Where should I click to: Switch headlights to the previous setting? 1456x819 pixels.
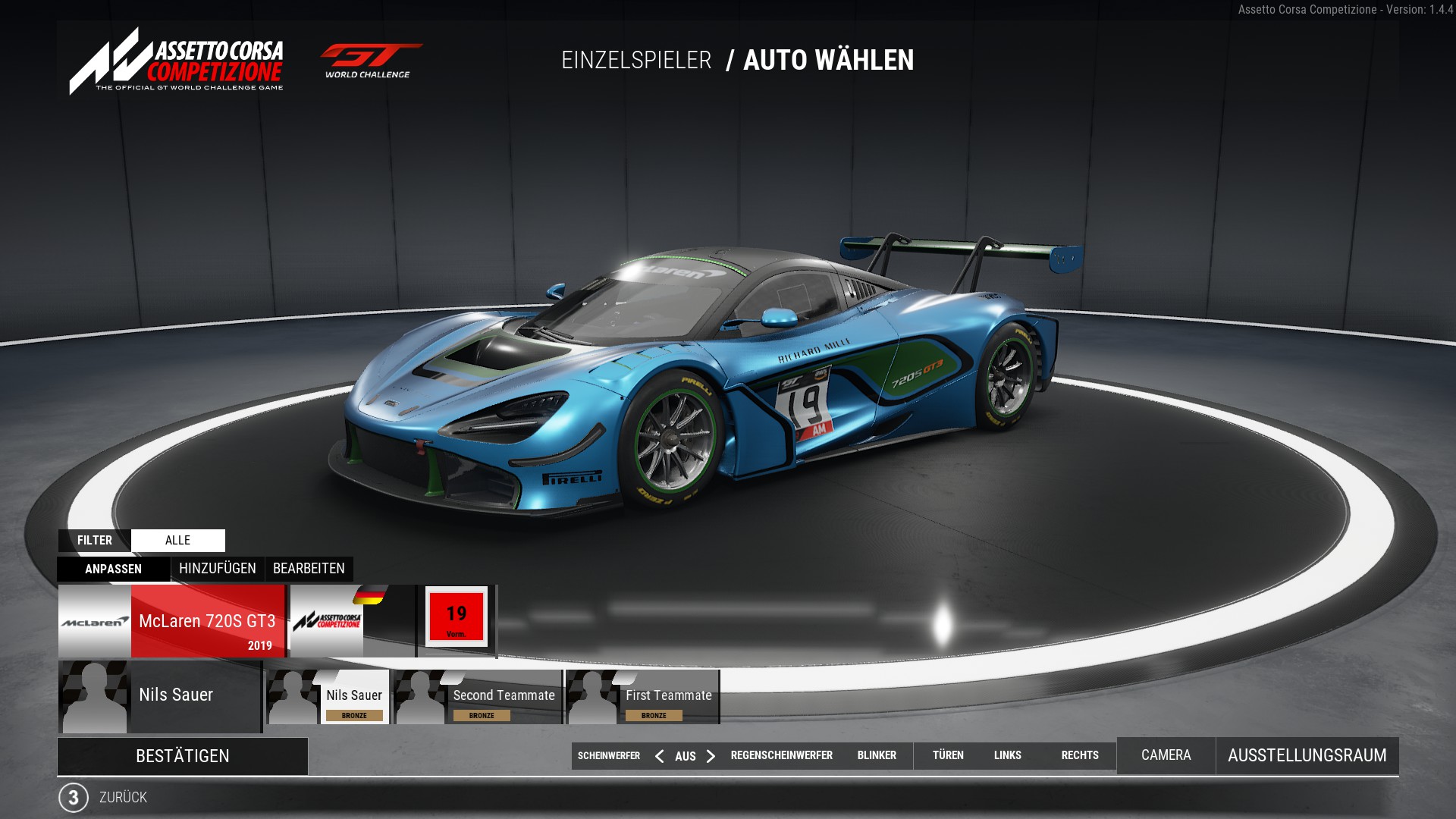point(660,756)
